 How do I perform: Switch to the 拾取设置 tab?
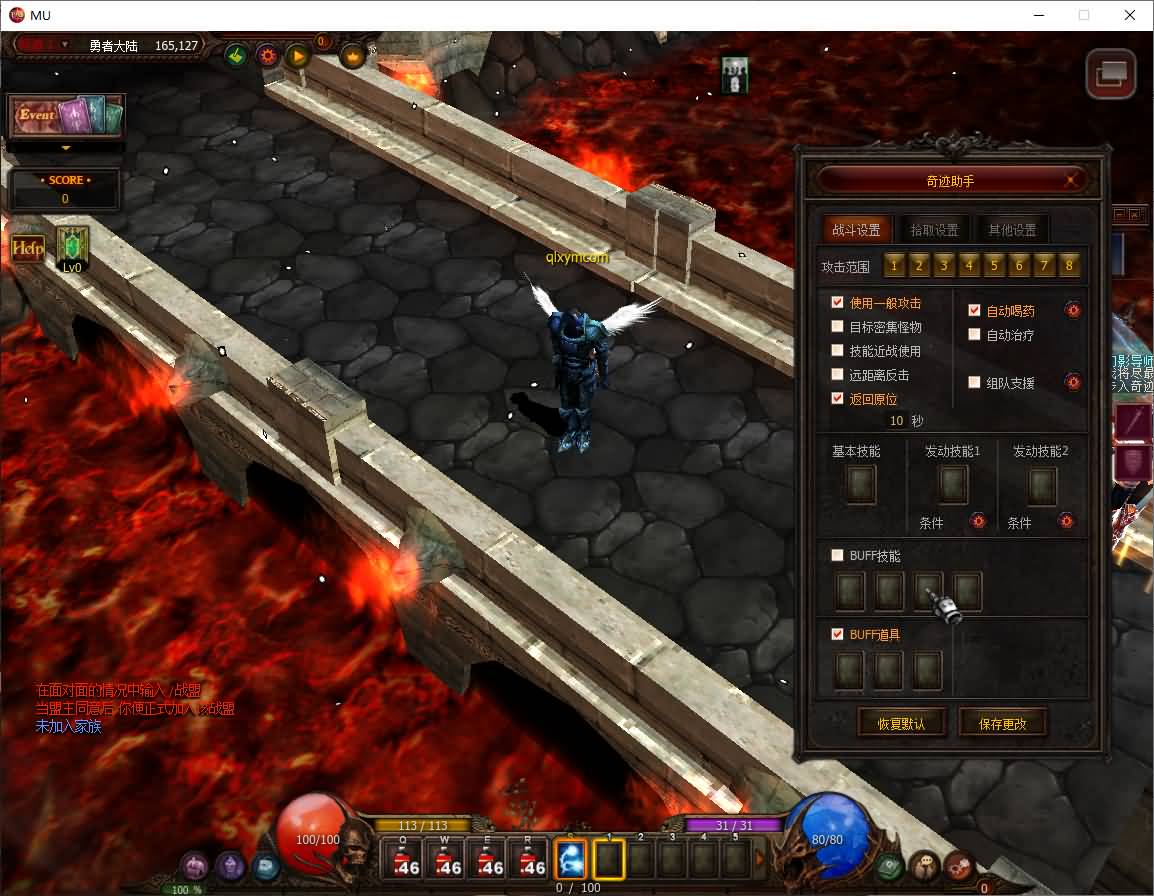coord(934,230)
